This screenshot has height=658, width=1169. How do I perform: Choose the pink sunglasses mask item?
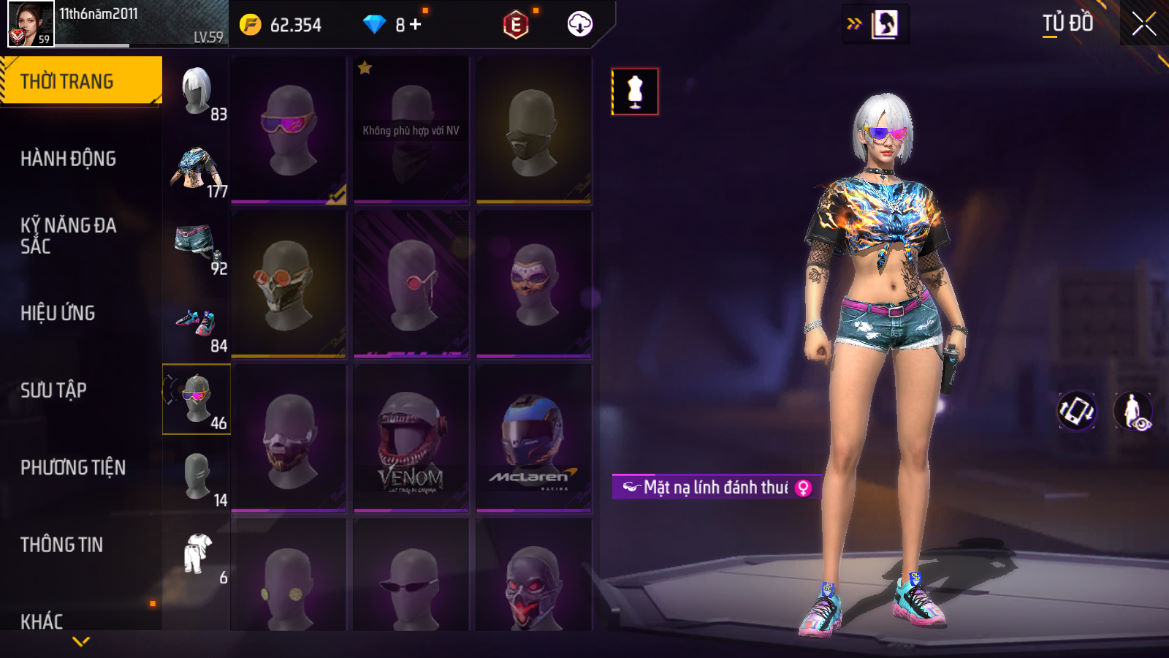coord(288,130)
